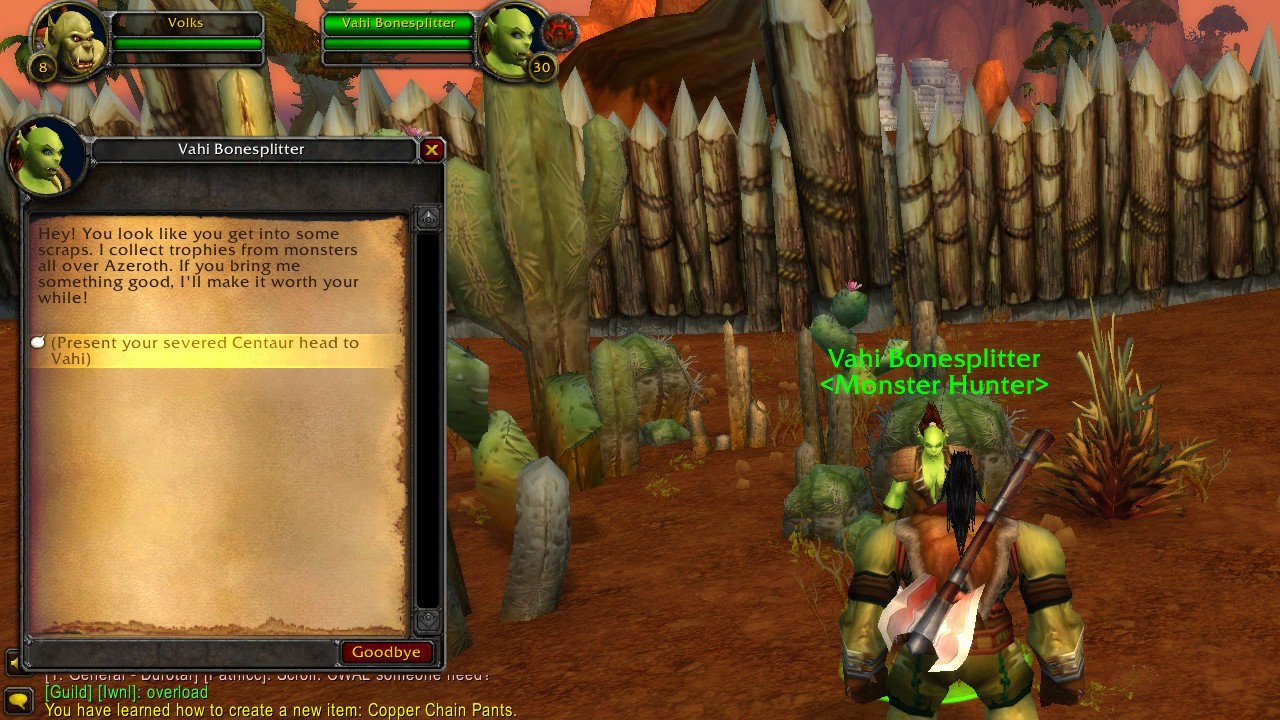Click the quest bubble icon beside the Centaur option
The width and height of the screenshot is (1280, 720).
pos(38,341)
